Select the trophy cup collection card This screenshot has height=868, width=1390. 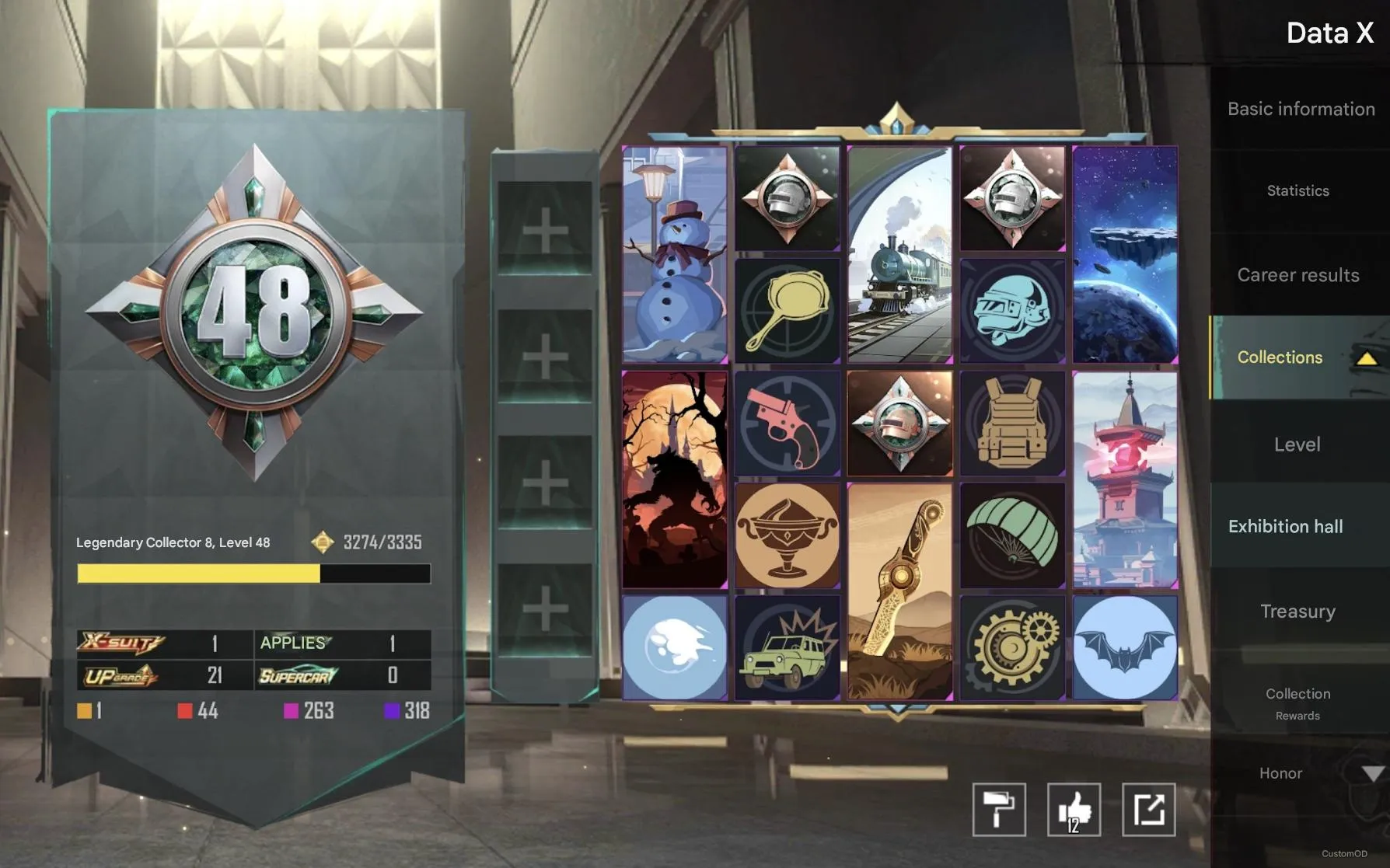point(788,532)
